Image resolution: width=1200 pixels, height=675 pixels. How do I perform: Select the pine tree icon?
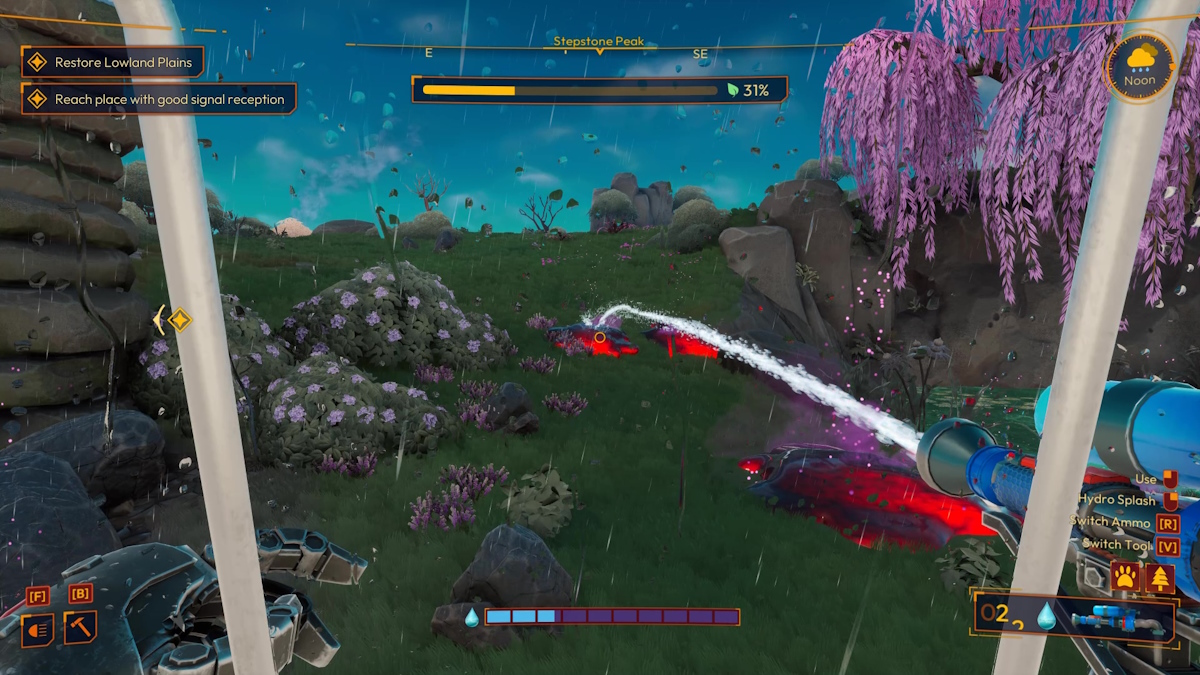point(1160,578)
